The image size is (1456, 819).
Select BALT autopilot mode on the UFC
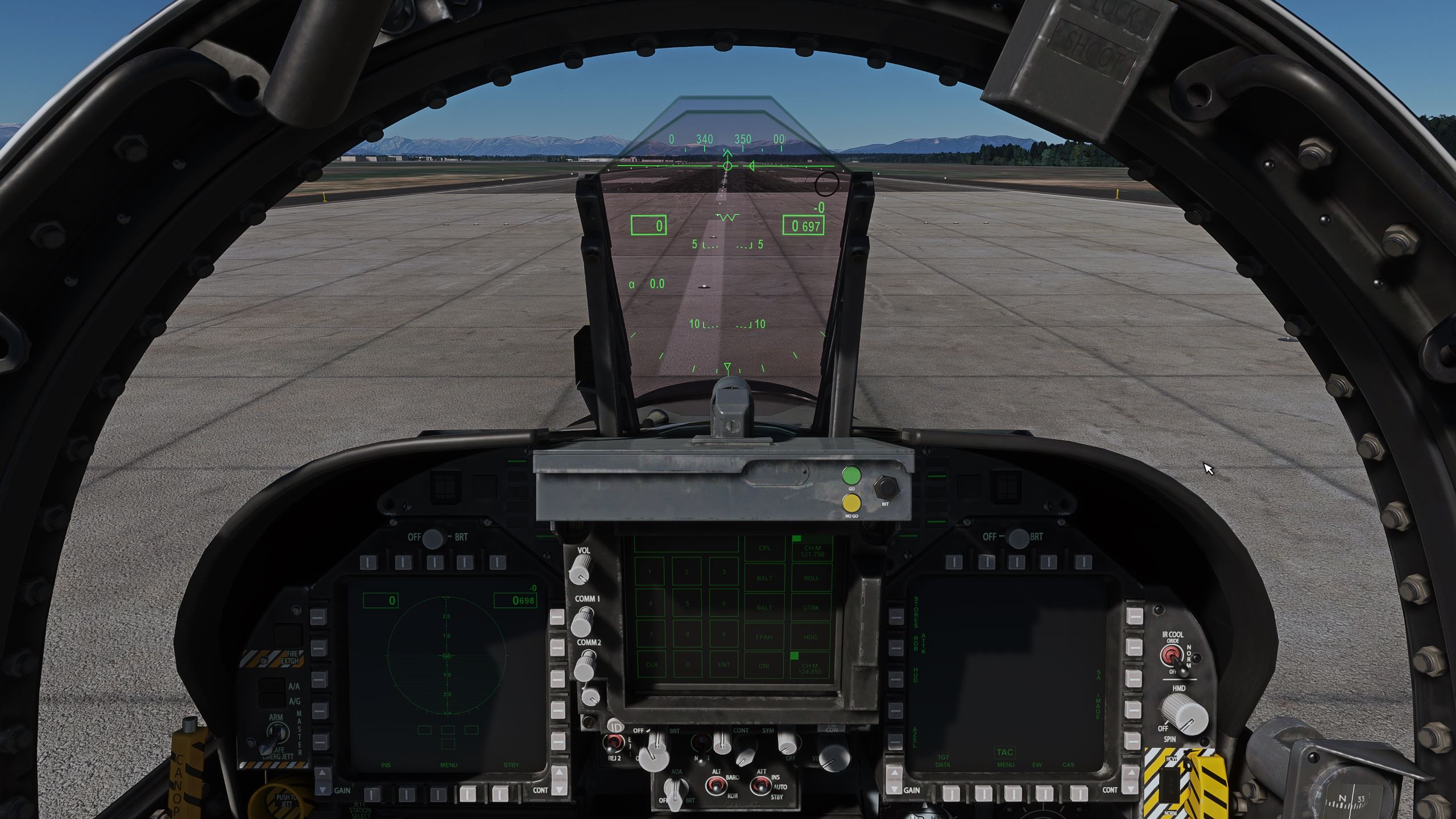point(765,578)
